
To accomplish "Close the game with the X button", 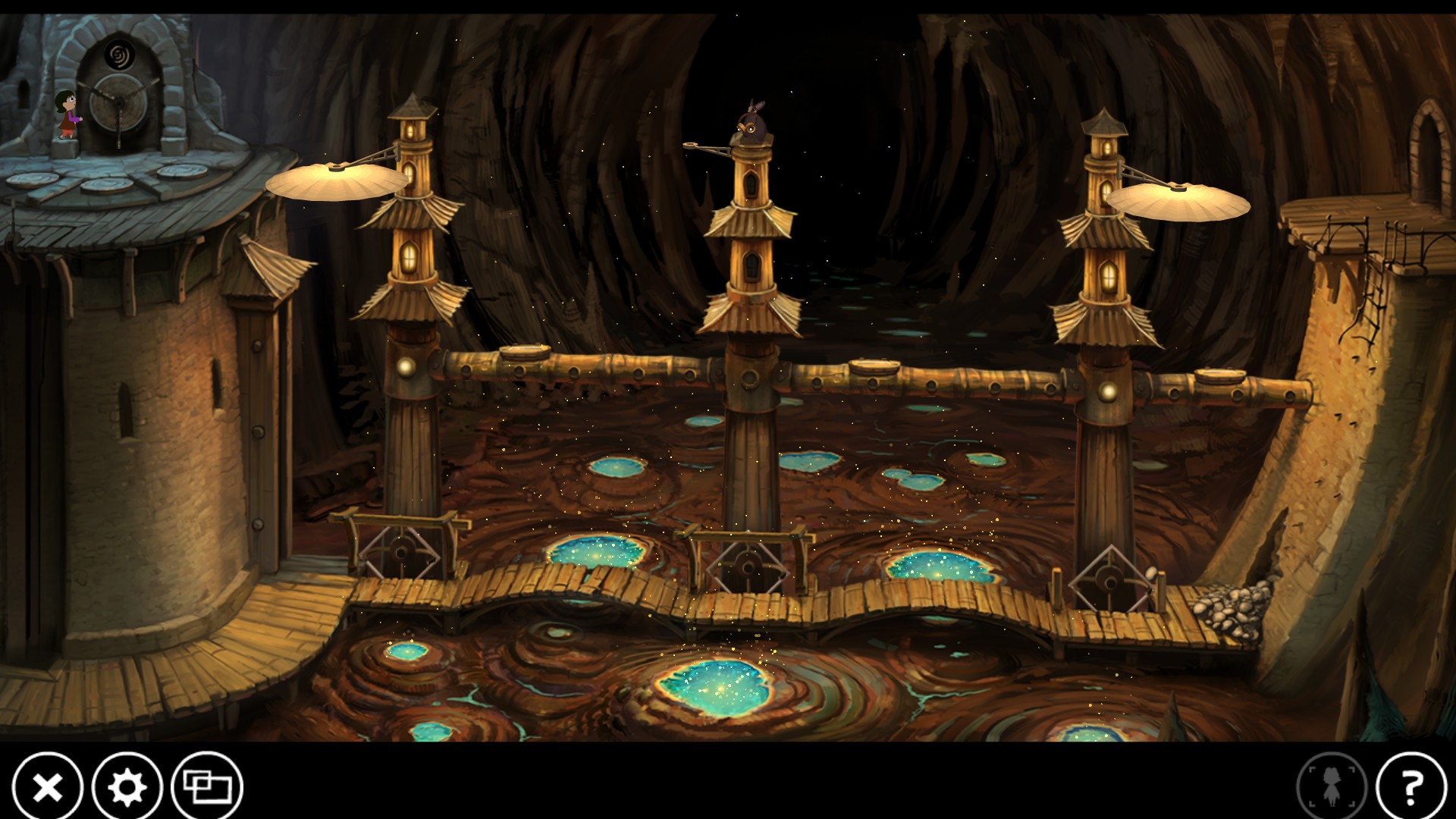I will (48, 788).
